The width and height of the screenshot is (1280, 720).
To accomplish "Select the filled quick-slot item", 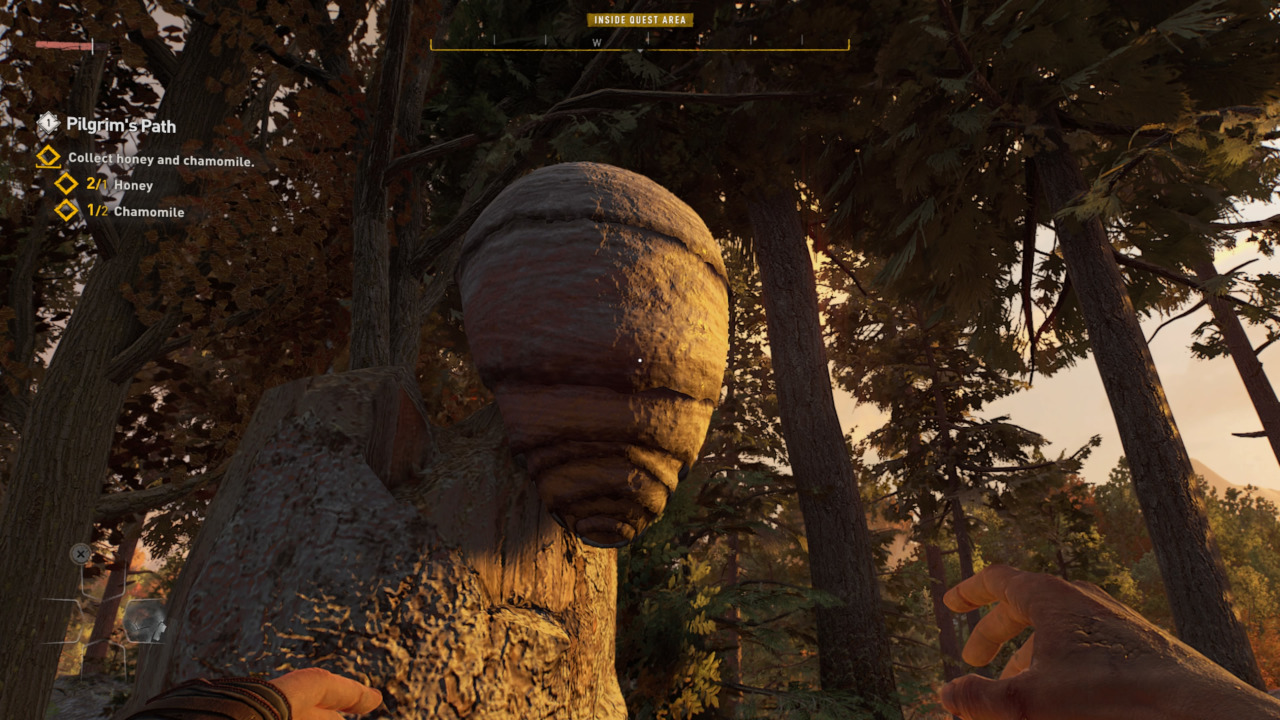I will point(143,621).
